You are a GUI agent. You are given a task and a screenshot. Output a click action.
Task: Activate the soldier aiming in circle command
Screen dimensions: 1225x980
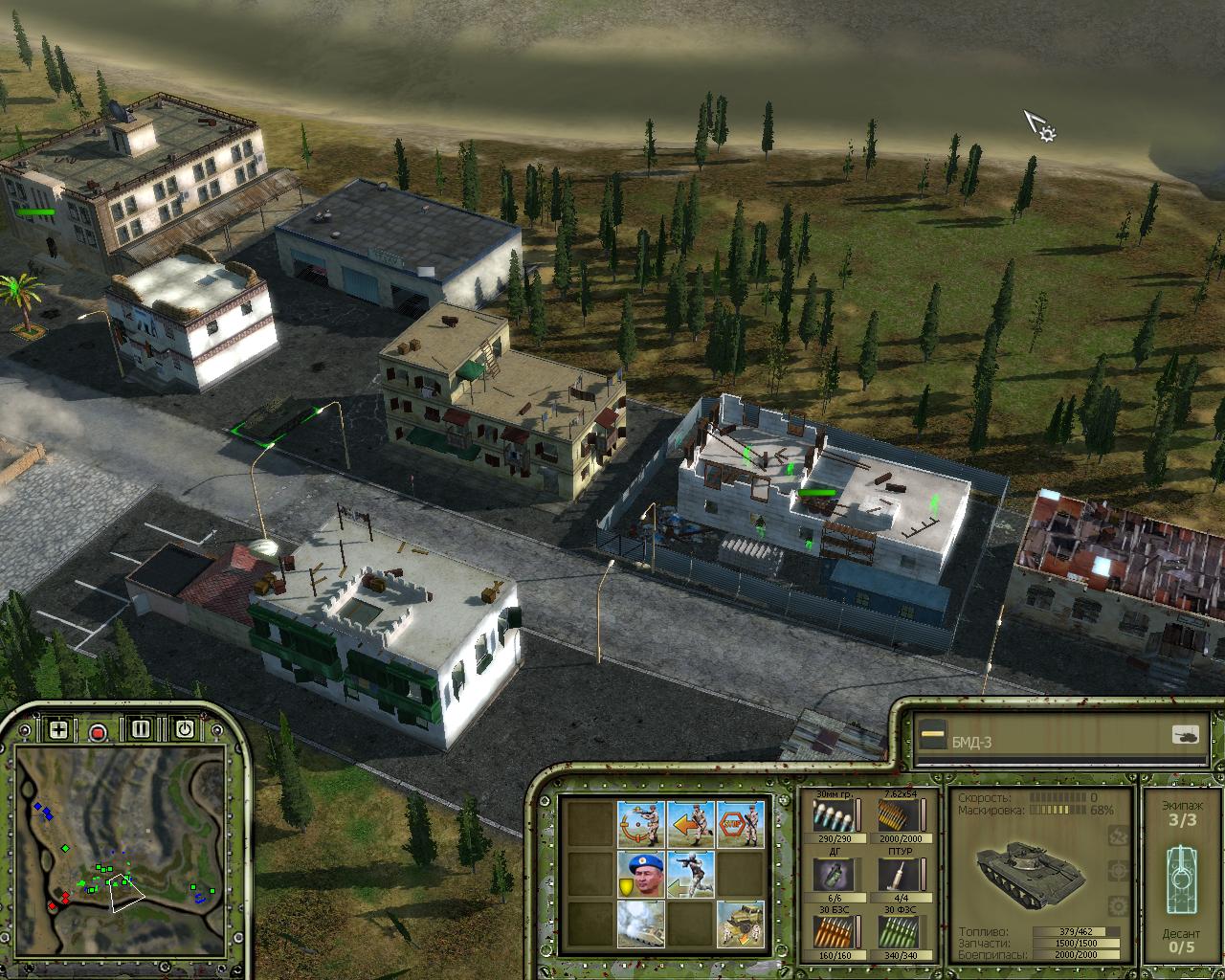point(641,823)
